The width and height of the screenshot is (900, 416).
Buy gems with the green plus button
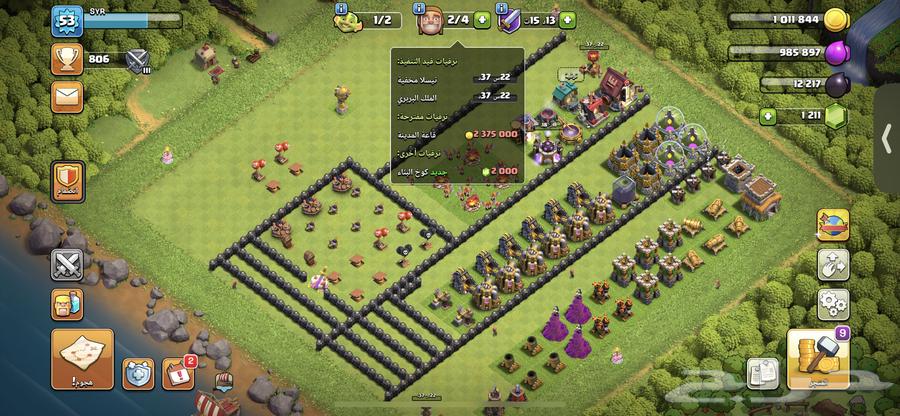[769, 117]
